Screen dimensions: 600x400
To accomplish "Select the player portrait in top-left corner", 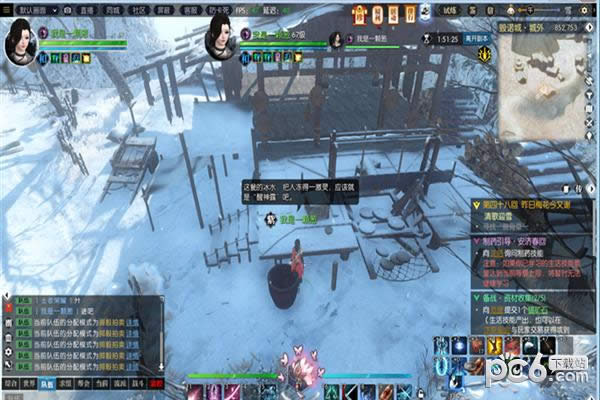I will point(21,40).
